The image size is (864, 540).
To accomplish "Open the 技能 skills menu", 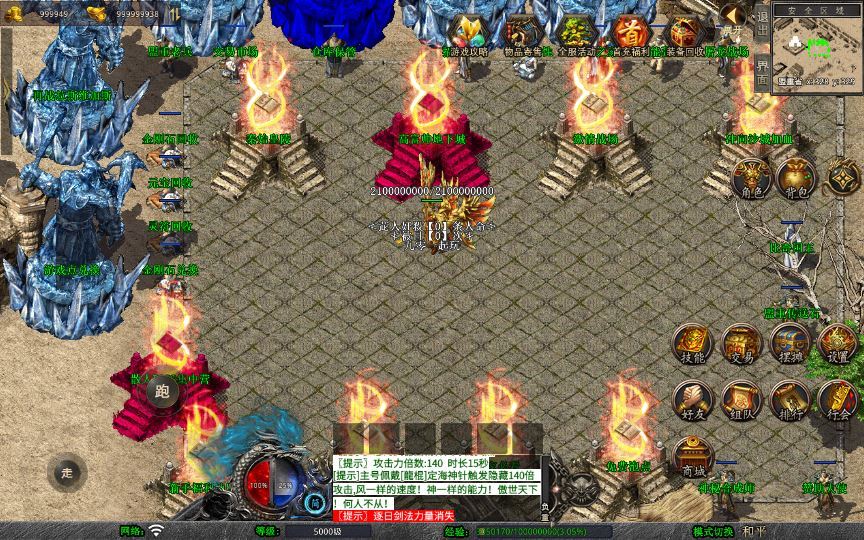I will click(x=692, y=345).
